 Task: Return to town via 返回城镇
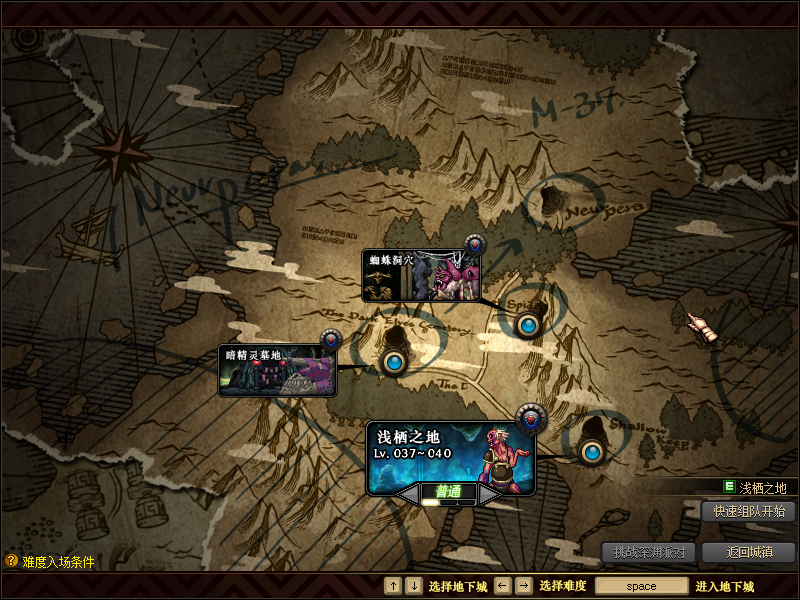pyautogui.click(x=748, y=552)
